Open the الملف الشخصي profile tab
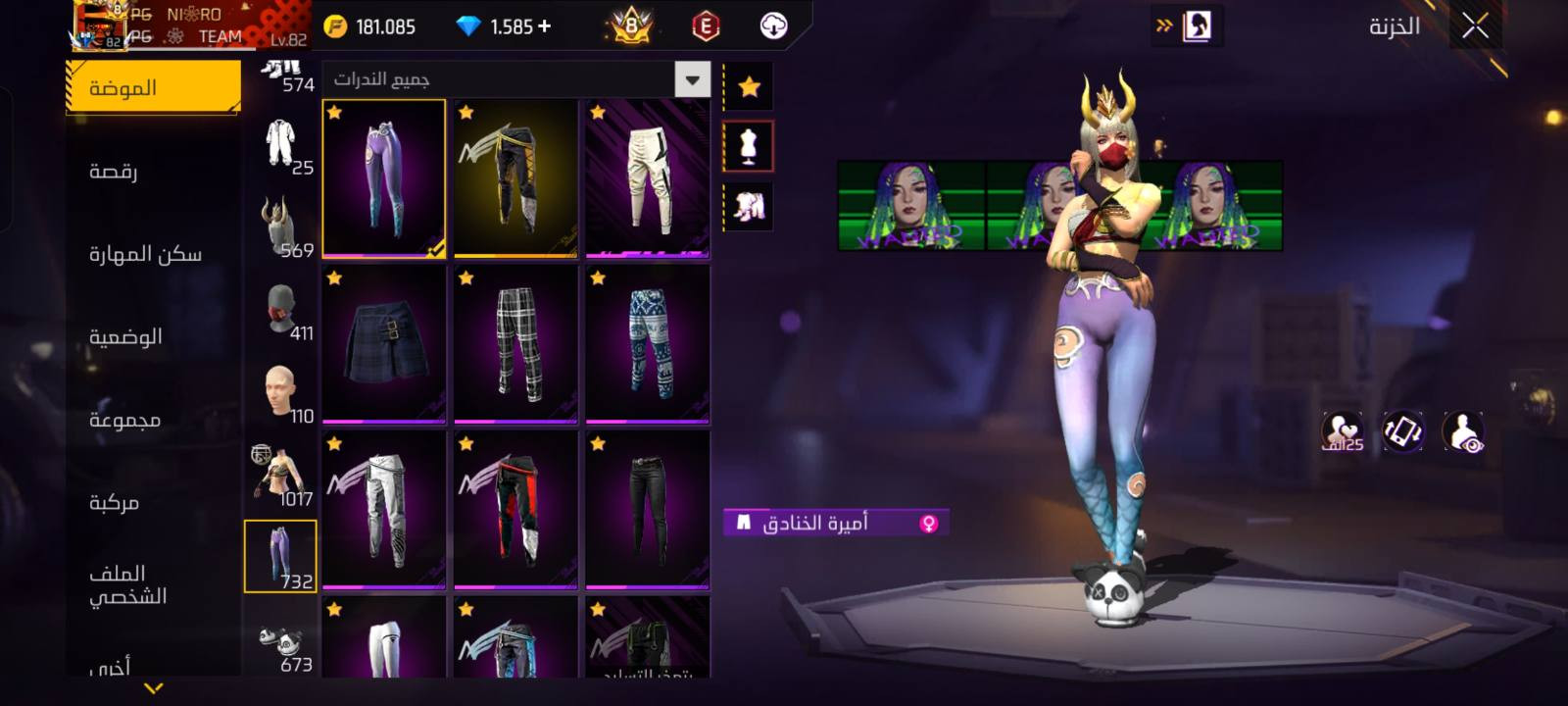Viewport: 1568px width, 706px height. coord(127,584)
